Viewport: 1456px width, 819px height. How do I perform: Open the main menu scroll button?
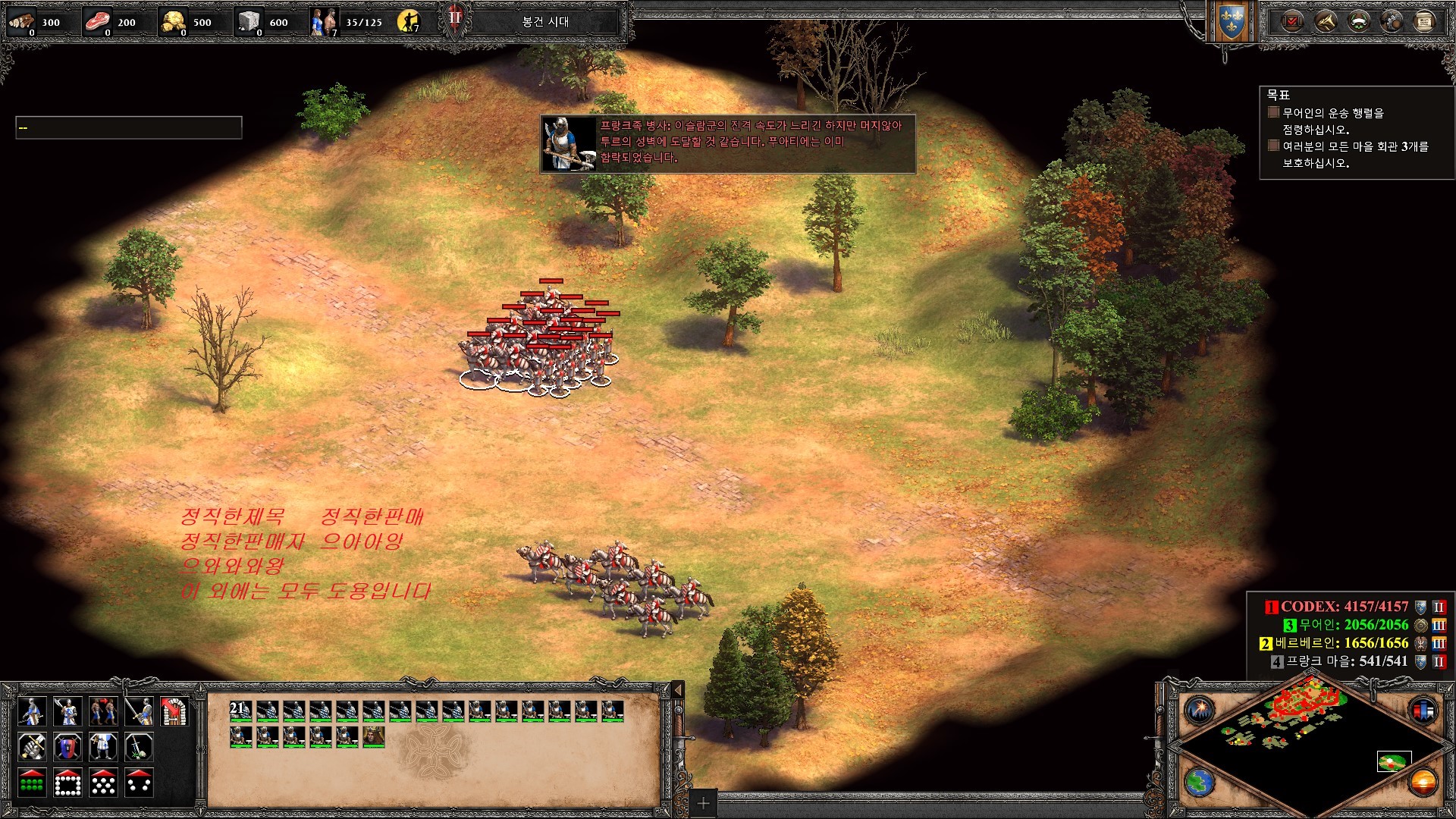1424,22
